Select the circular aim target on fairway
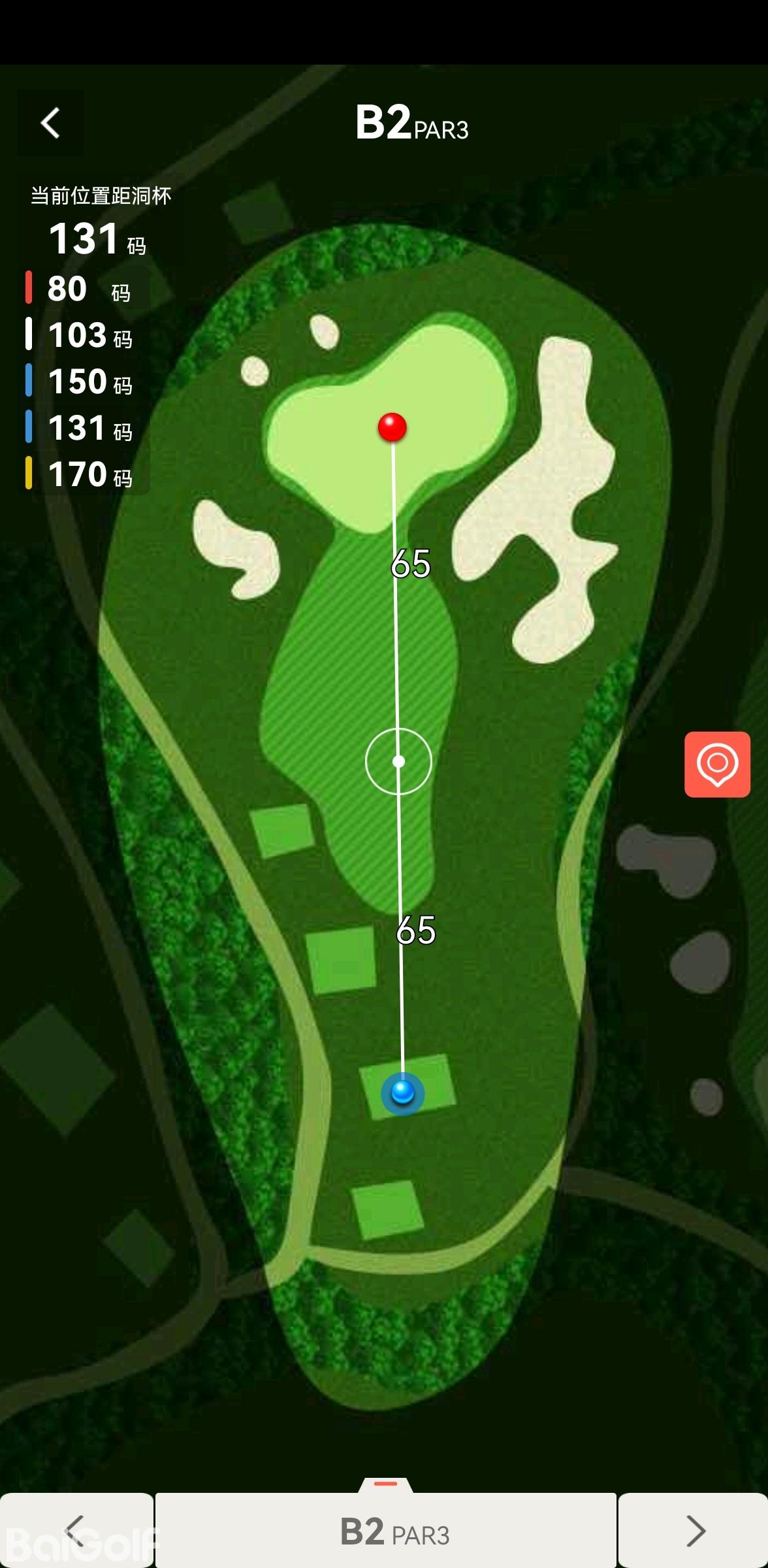The width and height of the screenshot is (768, 1568). pos(398,761)
